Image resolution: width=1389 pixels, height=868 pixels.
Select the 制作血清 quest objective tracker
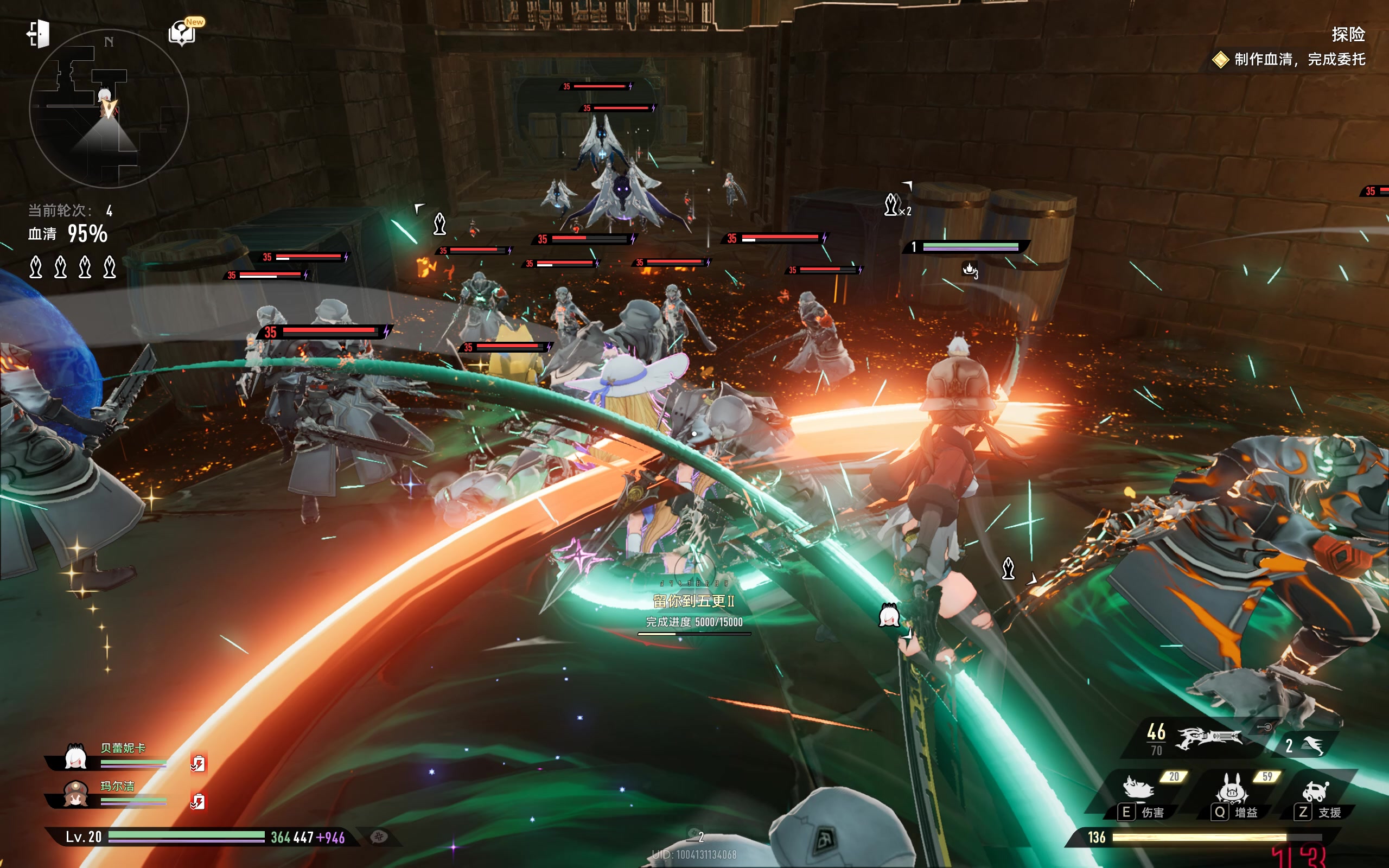coord(1299,59)
